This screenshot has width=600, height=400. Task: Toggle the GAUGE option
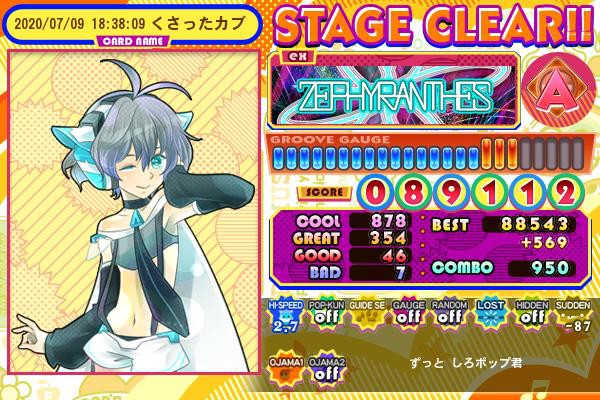tap(406, 316)
